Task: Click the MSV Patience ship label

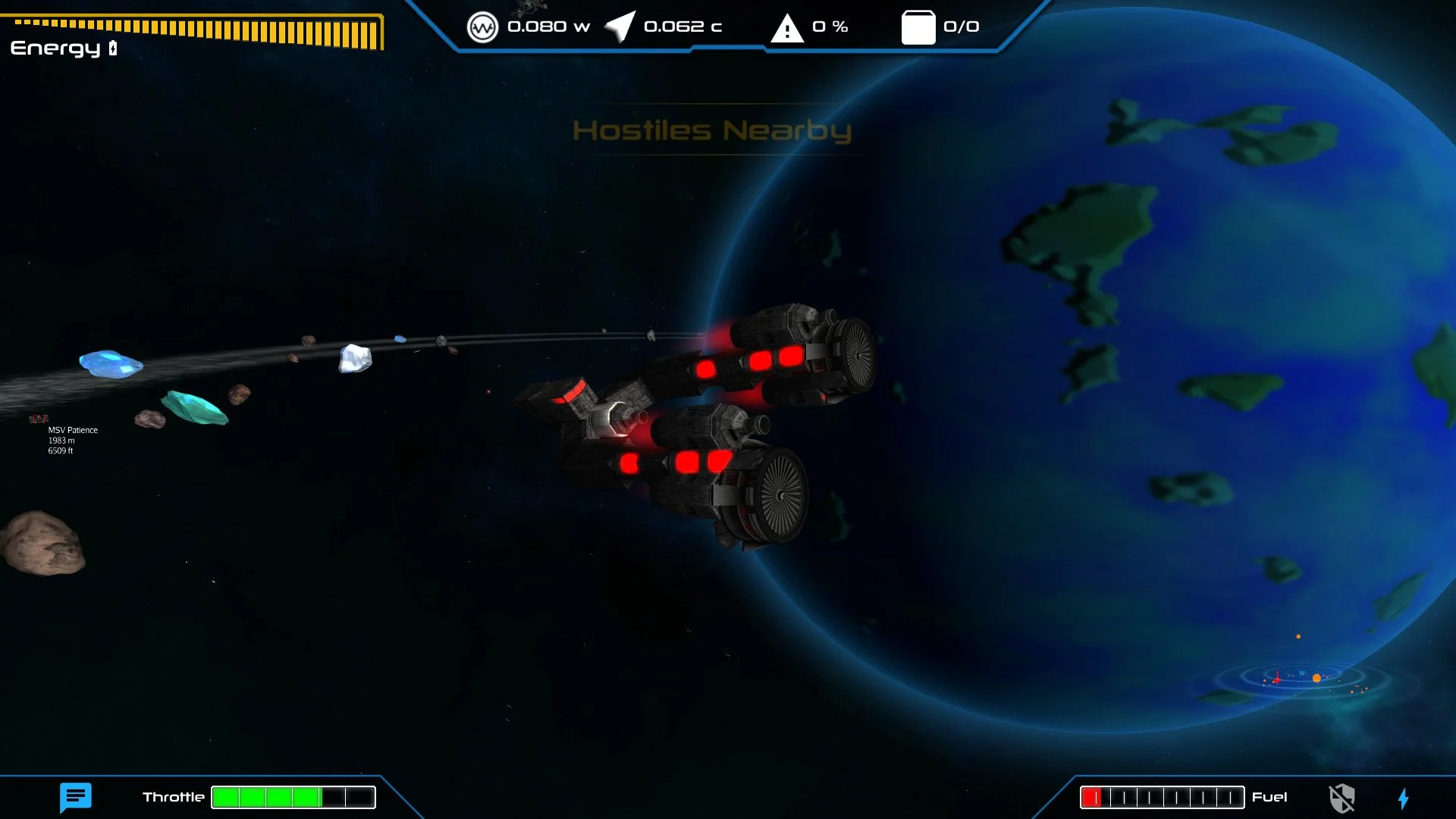Action: 72,429
